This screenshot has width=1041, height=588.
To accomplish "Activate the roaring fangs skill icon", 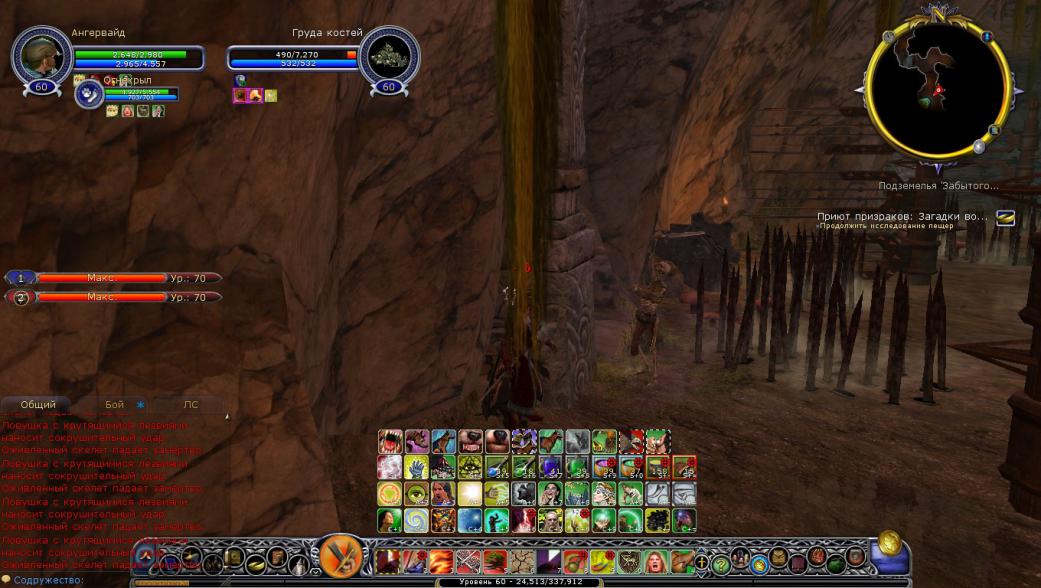I will [x=391, y=442].
